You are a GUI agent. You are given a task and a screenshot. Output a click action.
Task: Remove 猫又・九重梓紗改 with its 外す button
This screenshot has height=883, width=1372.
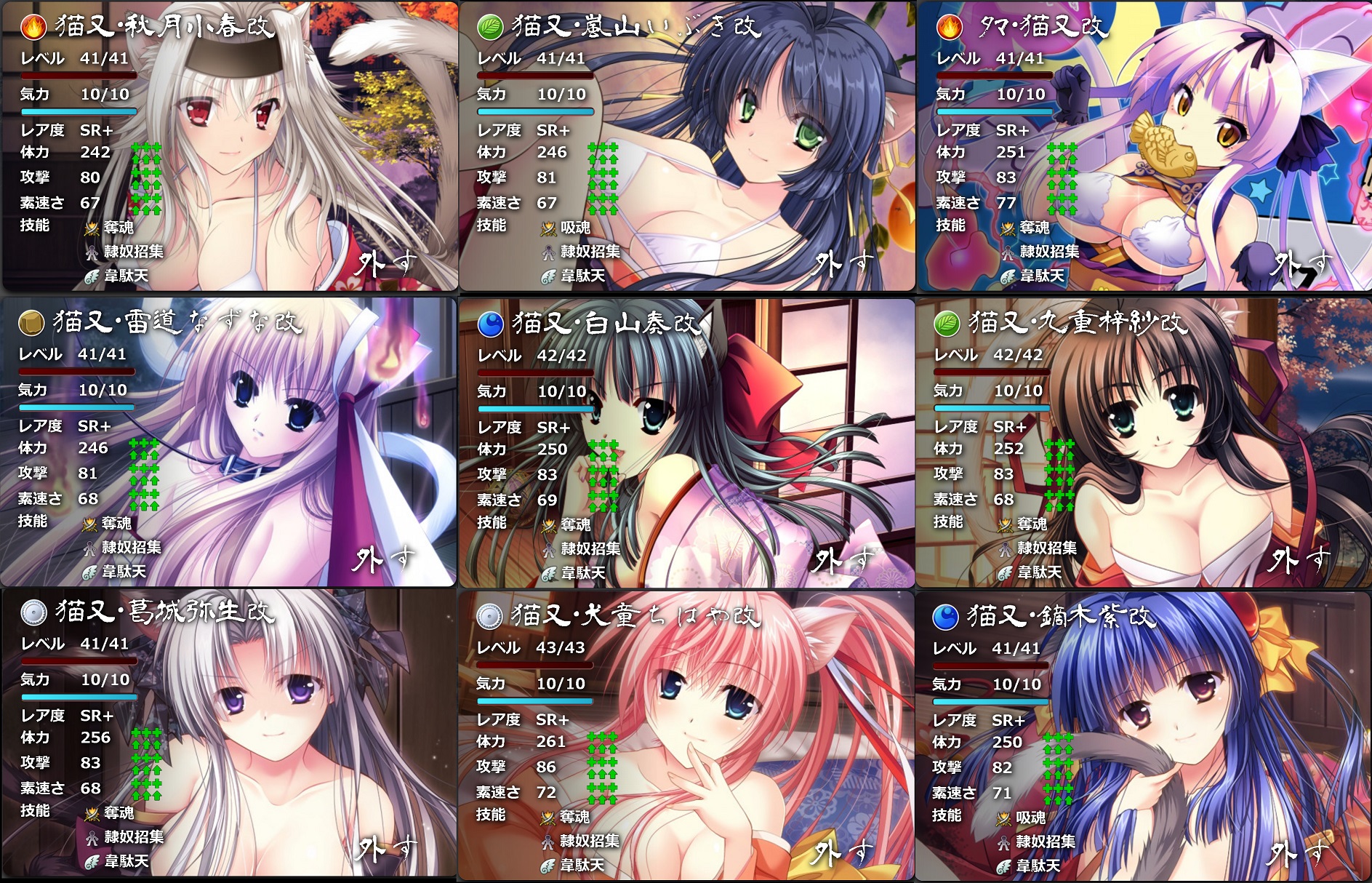[1300, 560]
